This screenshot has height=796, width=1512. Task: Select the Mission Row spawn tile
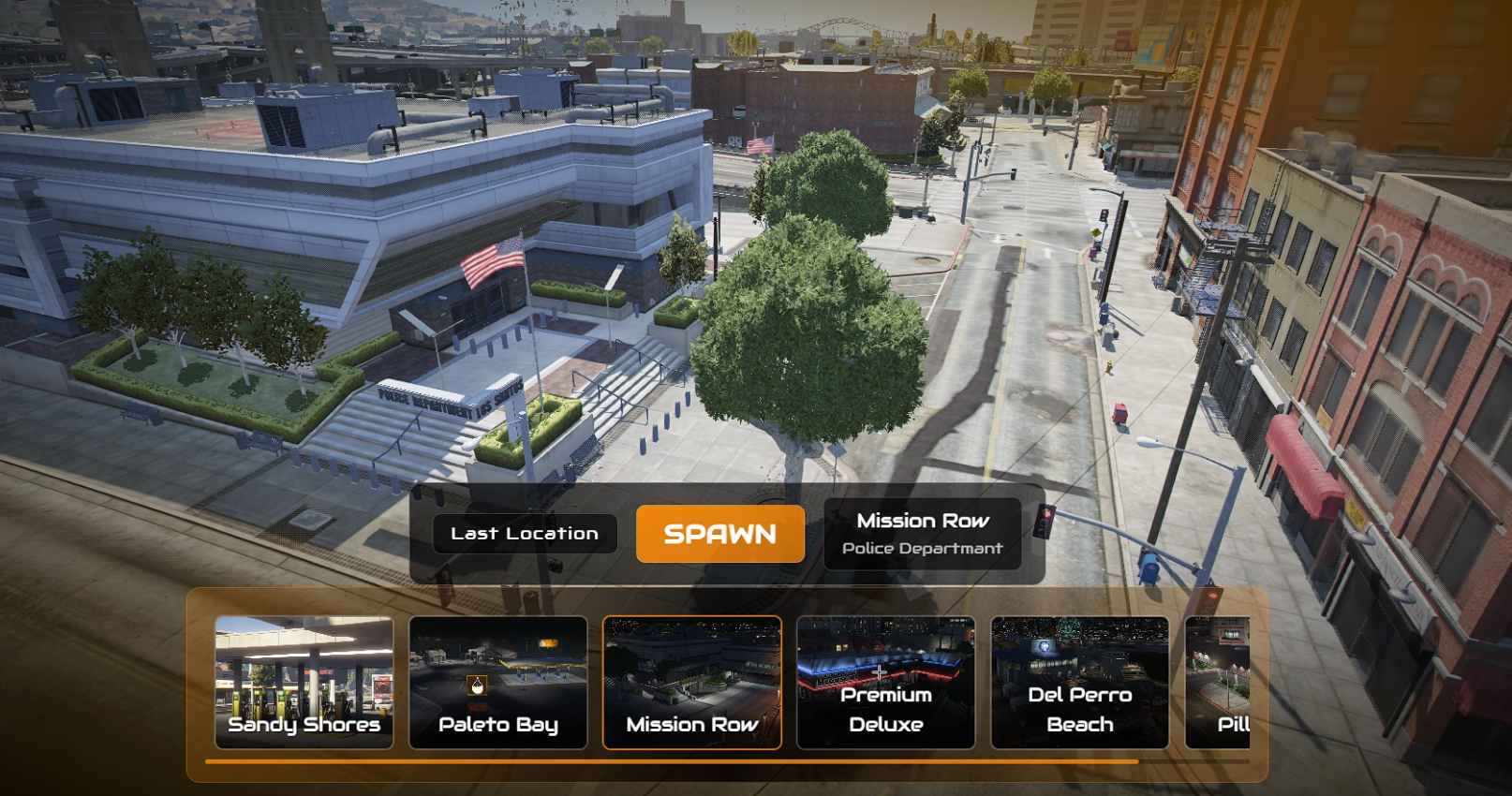click(692, 683)
